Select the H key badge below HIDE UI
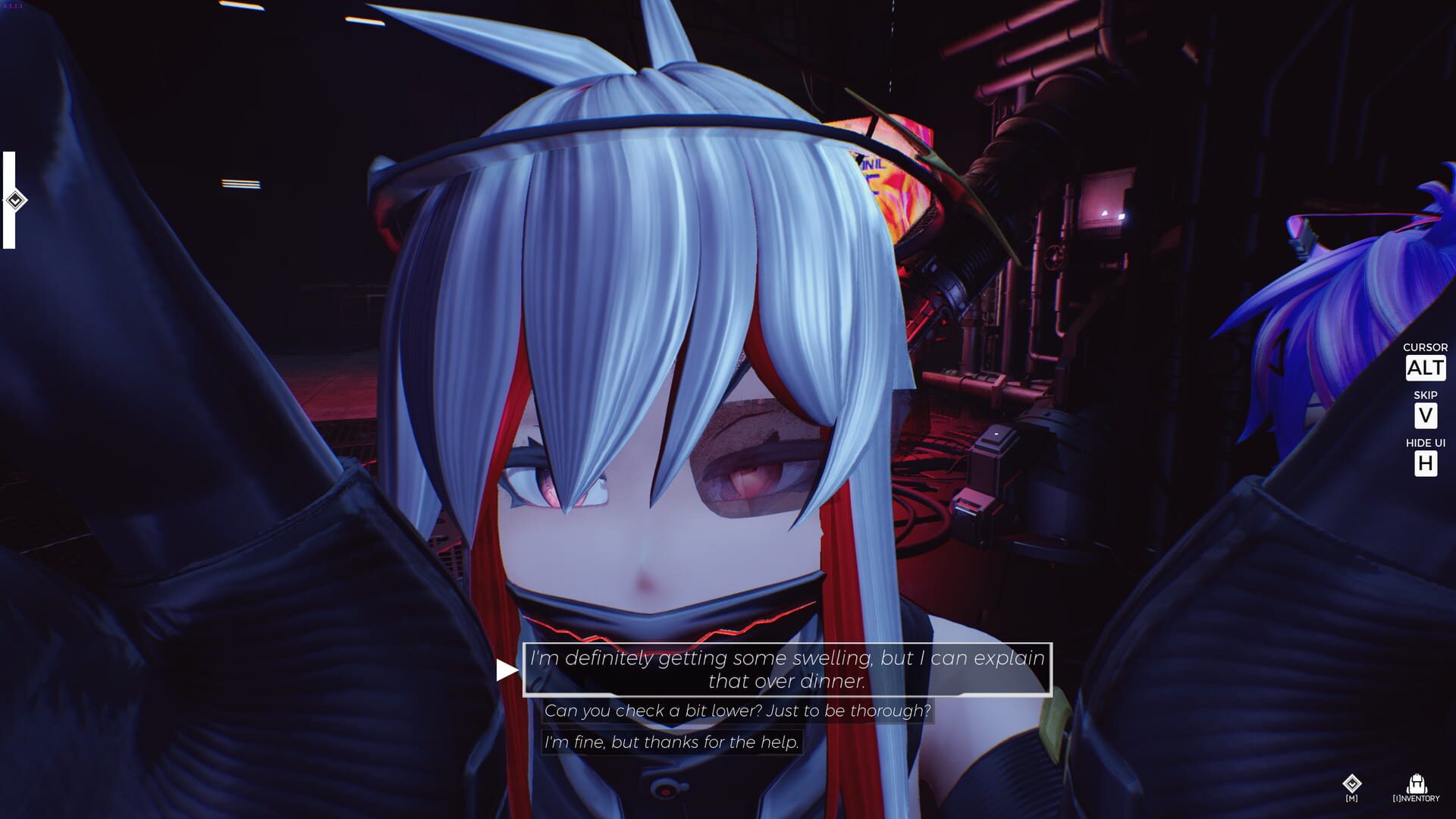 [x=1426, y=463]
